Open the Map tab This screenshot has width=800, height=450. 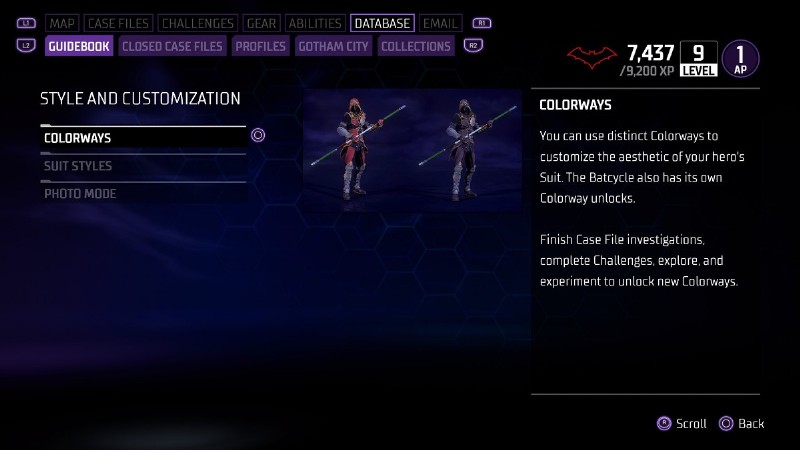pos(62,23)
